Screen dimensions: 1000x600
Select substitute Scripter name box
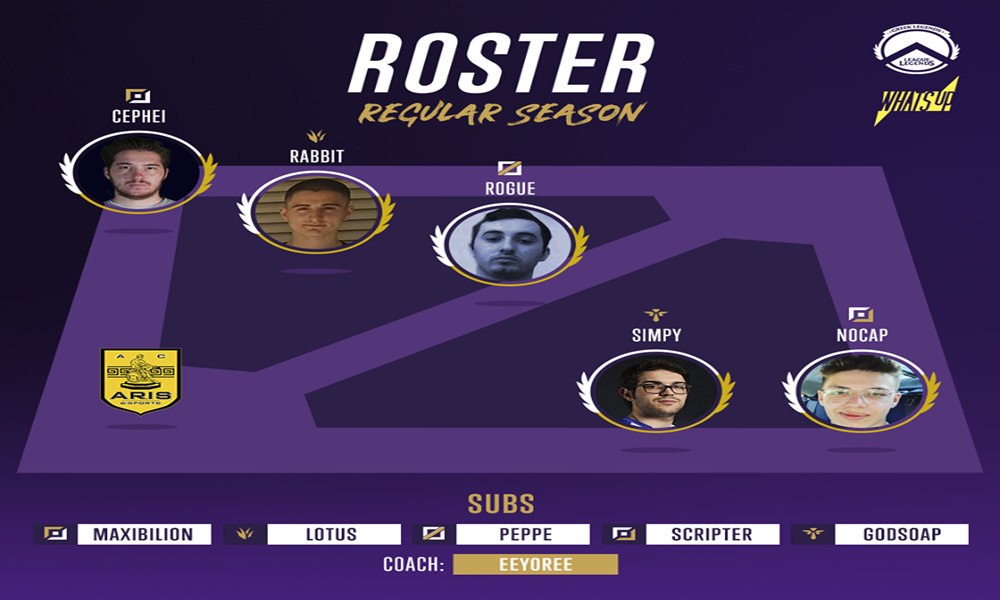coord(711,534)
